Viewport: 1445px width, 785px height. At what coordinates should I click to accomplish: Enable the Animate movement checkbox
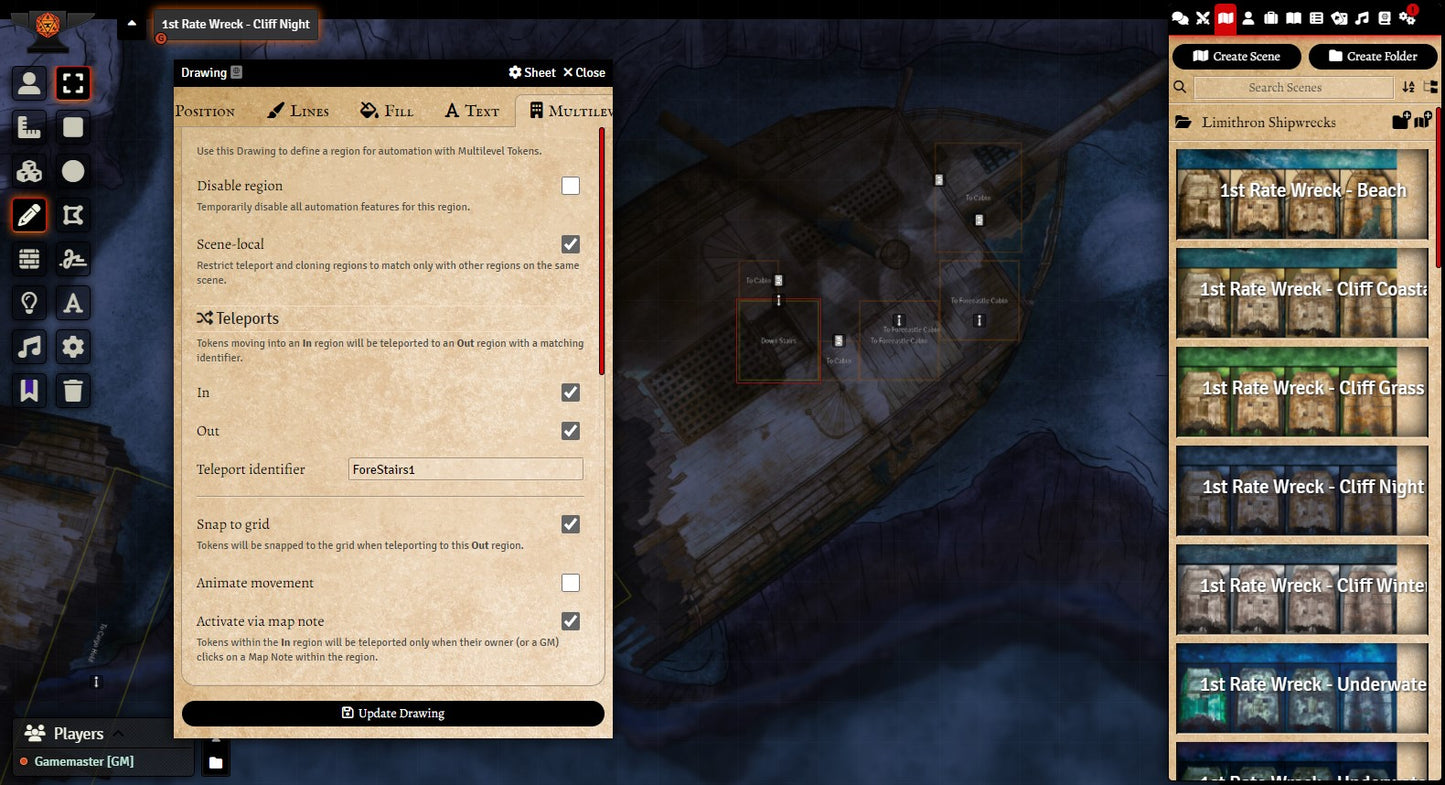pyautogui.click(x=570, y=583)
